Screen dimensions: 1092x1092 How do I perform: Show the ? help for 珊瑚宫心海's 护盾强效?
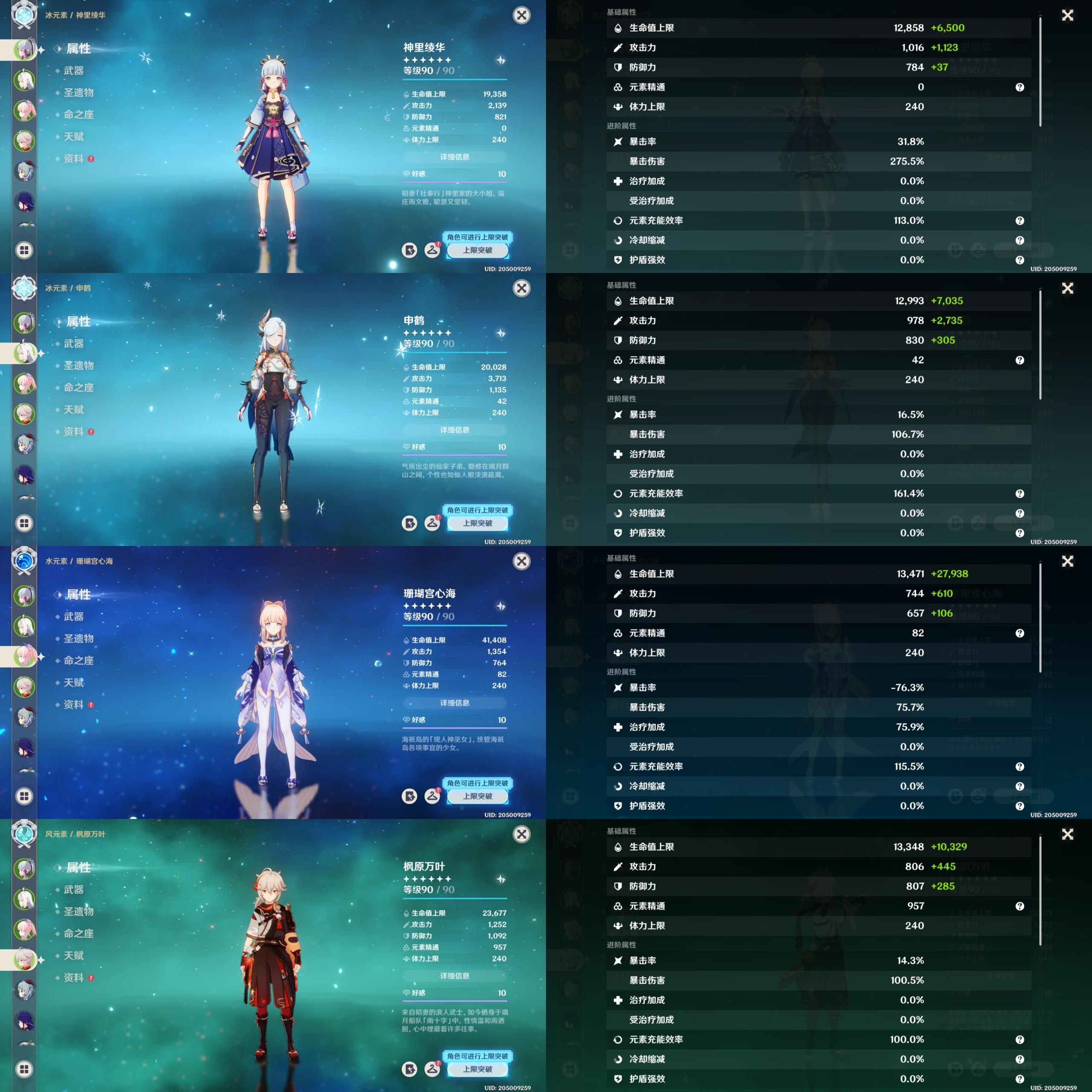click(x=1019, y=806)
